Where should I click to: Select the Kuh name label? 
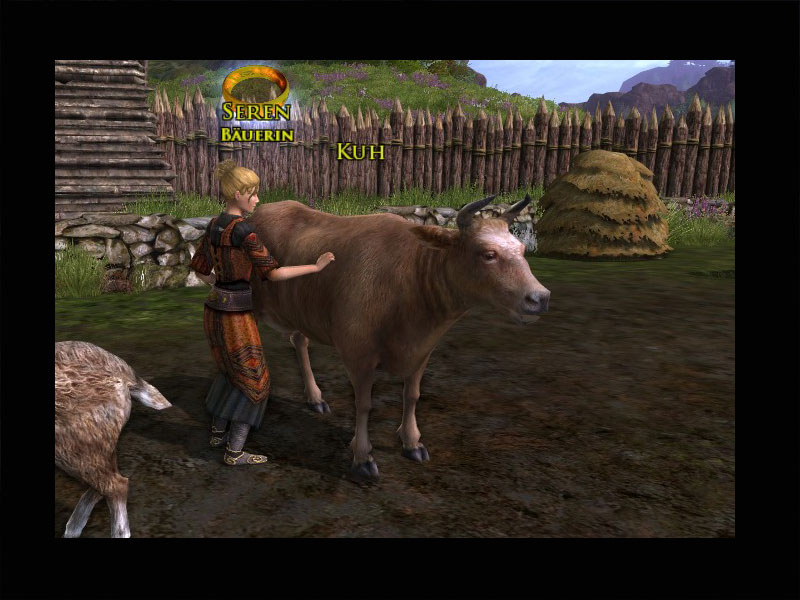point(360,152)
